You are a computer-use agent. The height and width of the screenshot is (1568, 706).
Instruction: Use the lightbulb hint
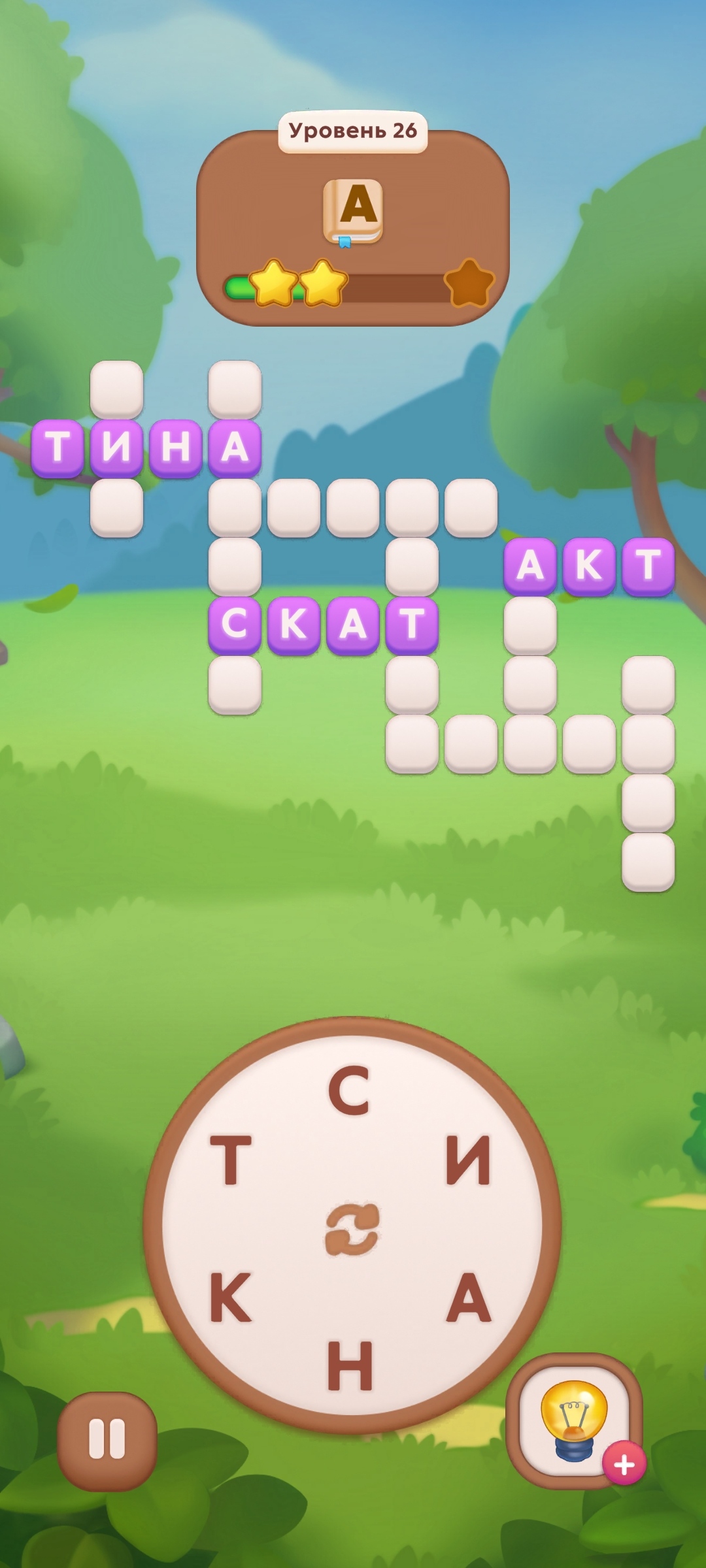click(x=573, y=1419)
